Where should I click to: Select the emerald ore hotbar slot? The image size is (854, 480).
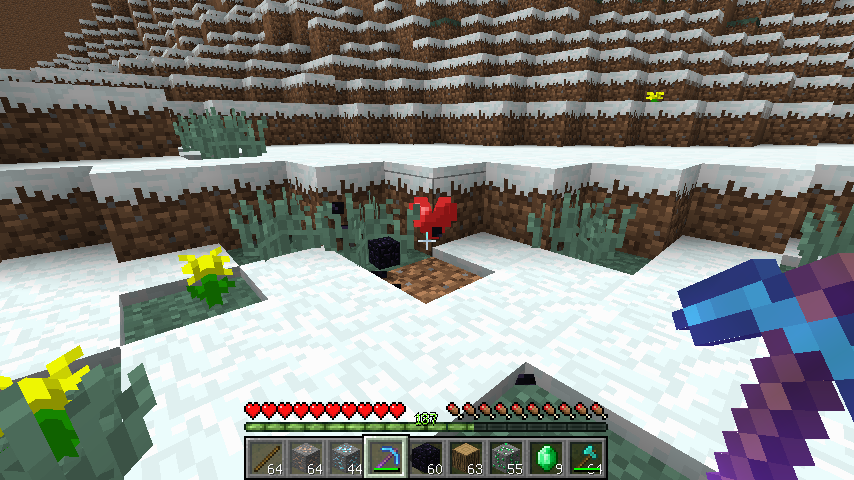point(507,456)
